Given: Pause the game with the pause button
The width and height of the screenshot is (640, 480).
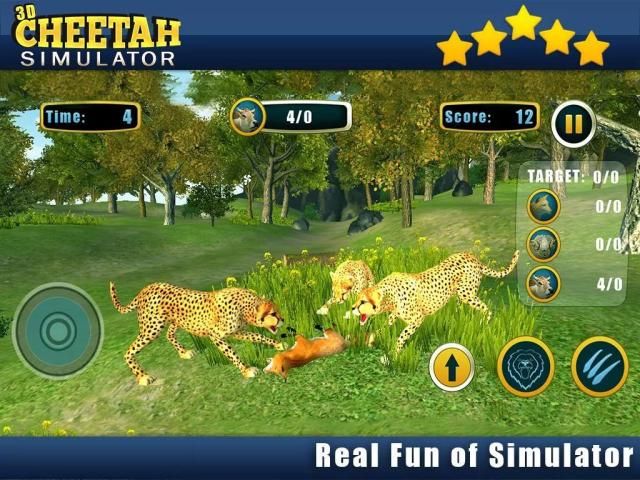Looking at the screenshot, I should pos(573,125).
